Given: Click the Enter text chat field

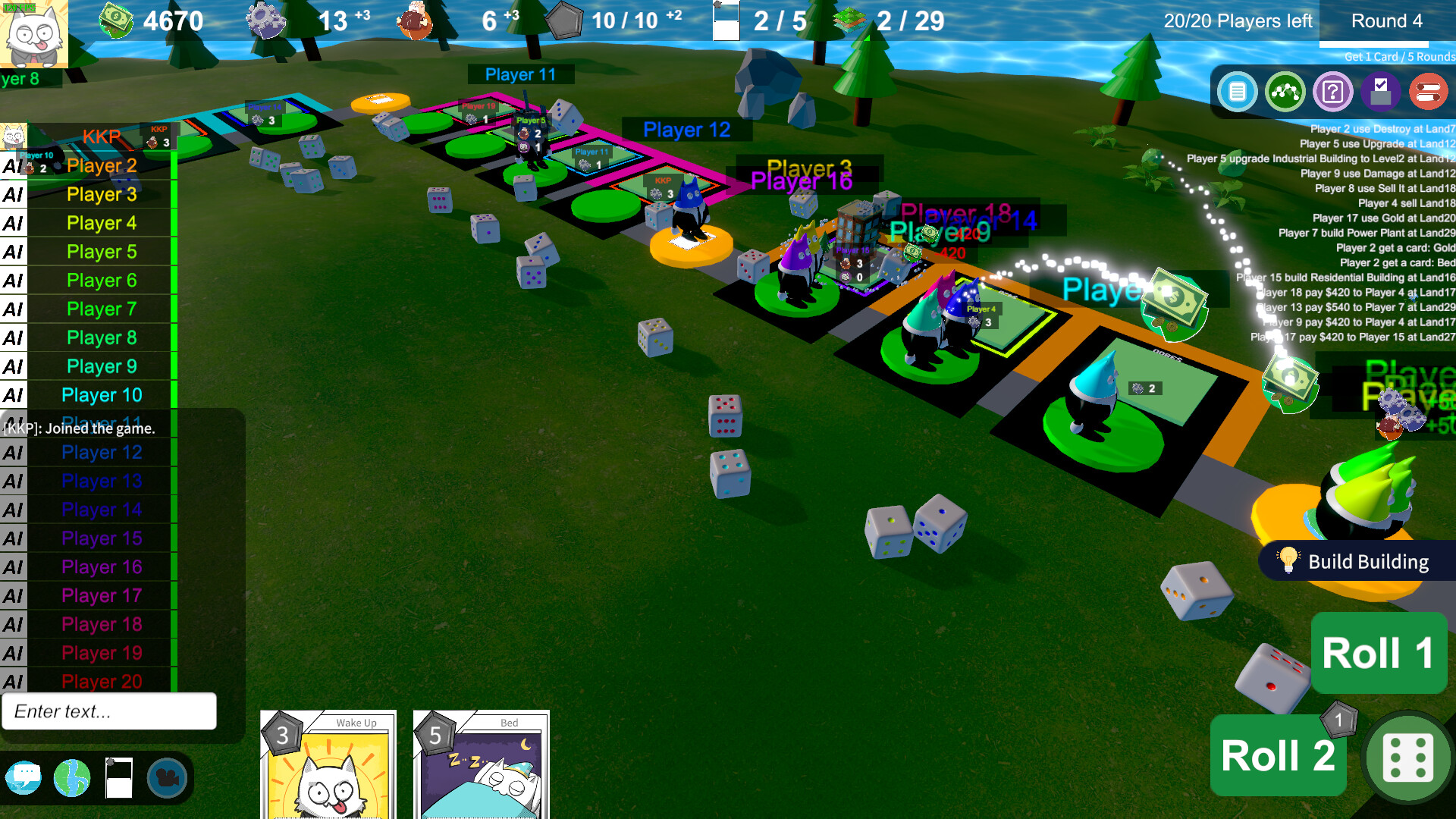Looking at the screenshot, I should [109, 711].
